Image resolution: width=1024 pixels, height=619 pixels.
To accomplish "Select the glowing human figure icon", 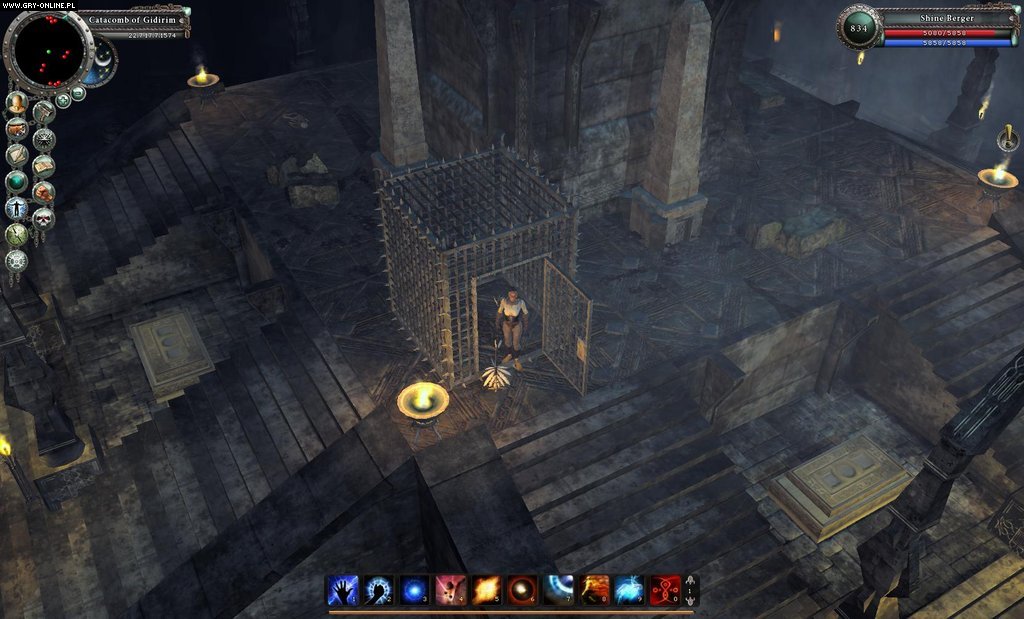I will [x=16, y=208].
